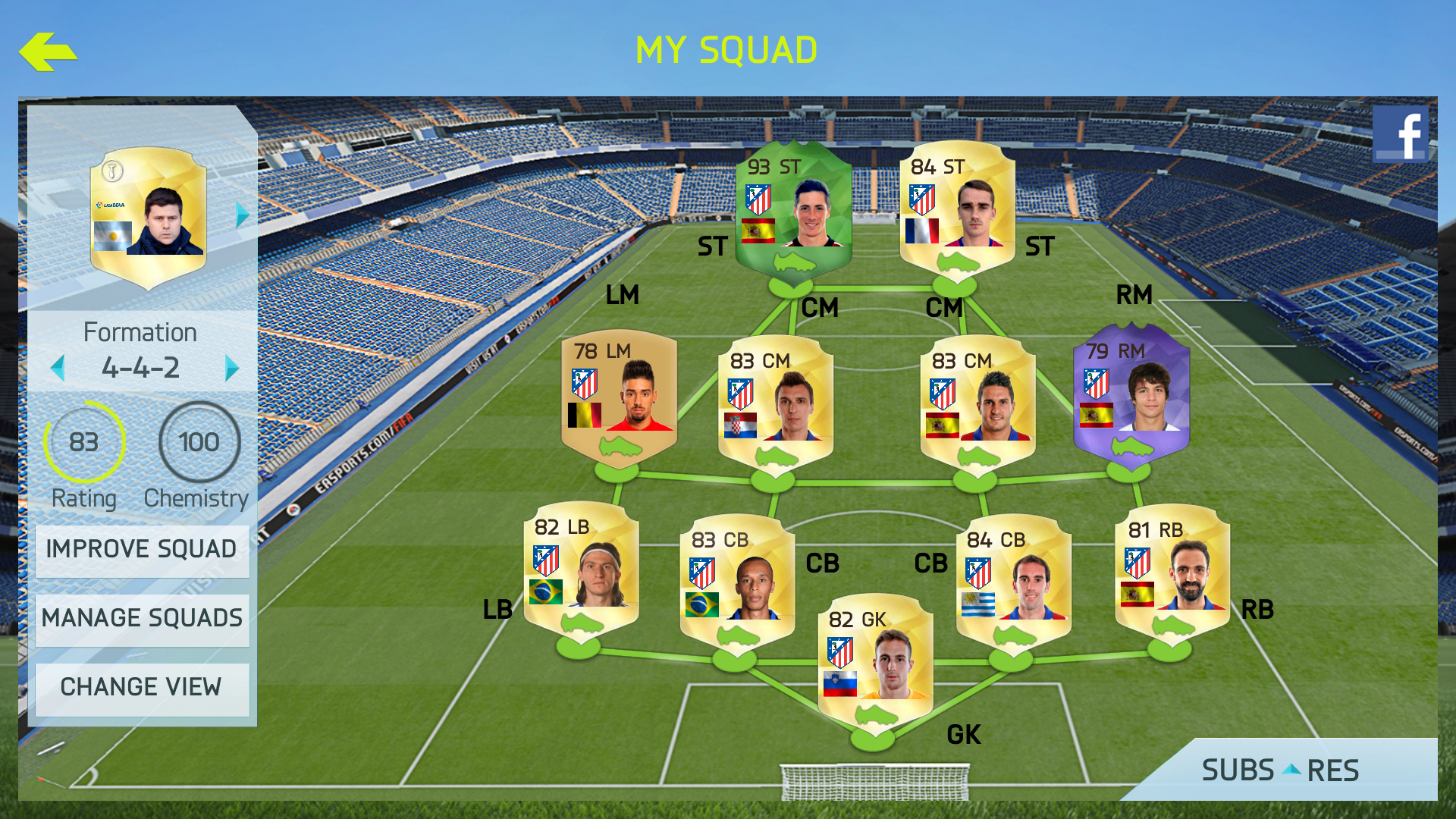Share squad via the Facebook icon
The width and height of the screenshot is (1456, 819).
[x=1400, y=133]
